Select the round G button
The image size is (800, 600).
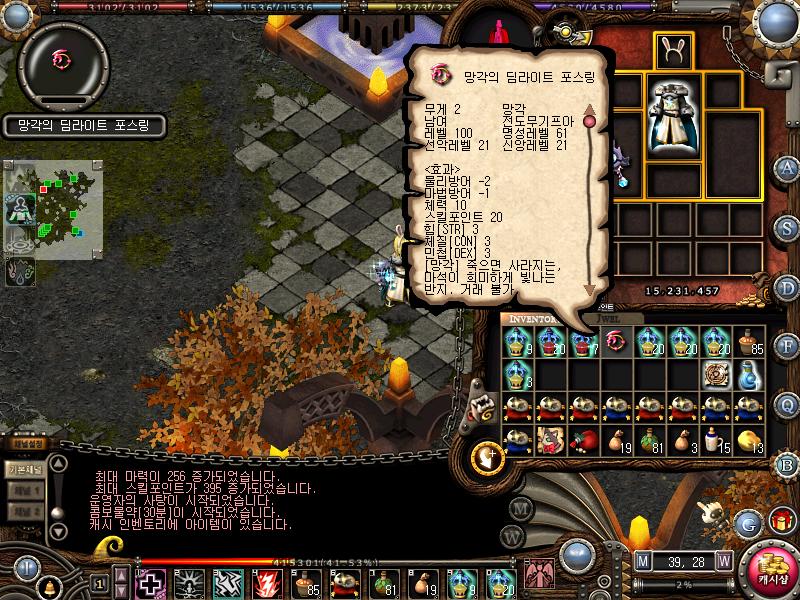[x=747, y=521]
